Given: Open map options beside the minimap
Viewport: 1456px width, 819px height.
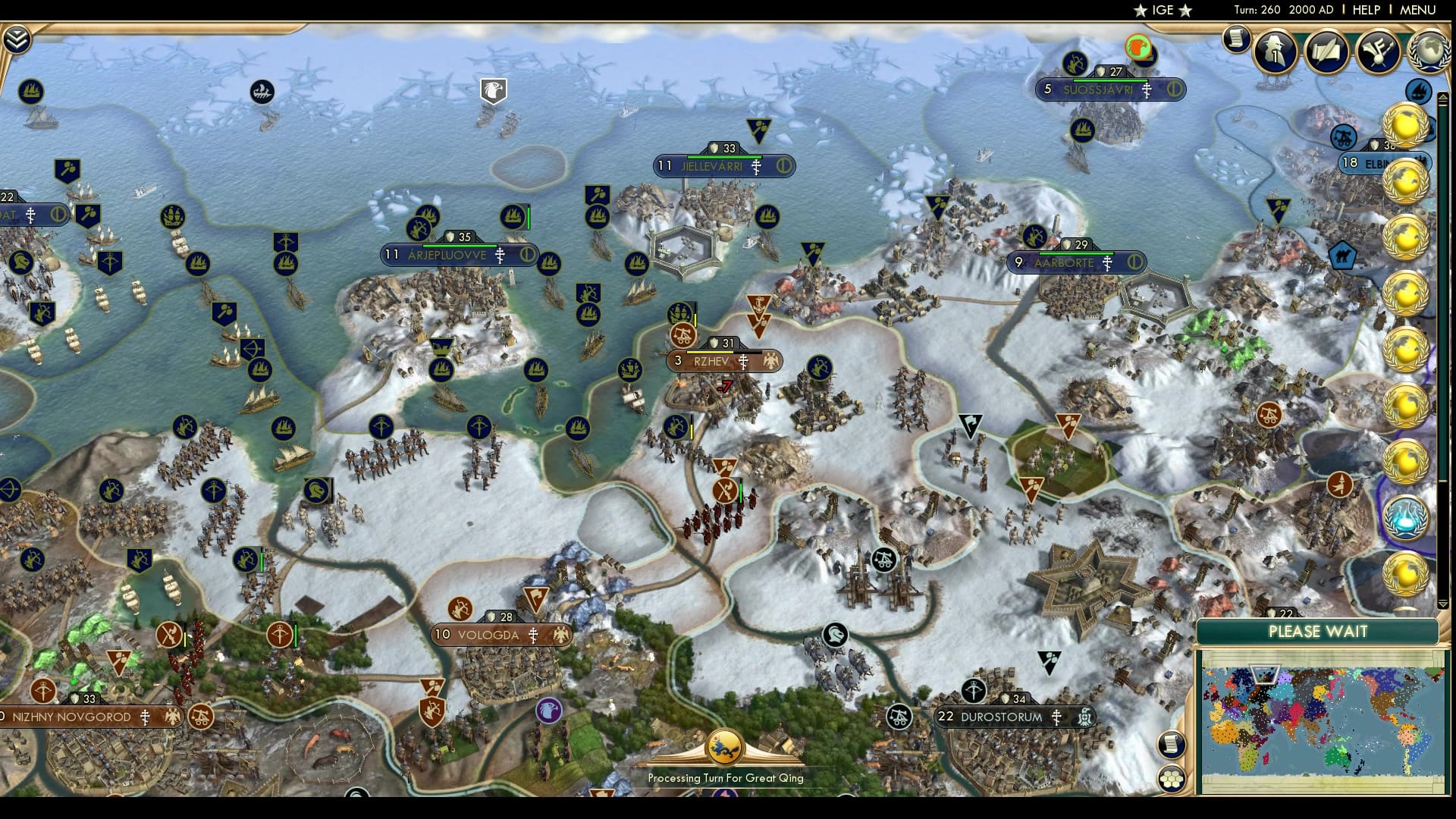Looking at the screenshot, I should 1171,744.
